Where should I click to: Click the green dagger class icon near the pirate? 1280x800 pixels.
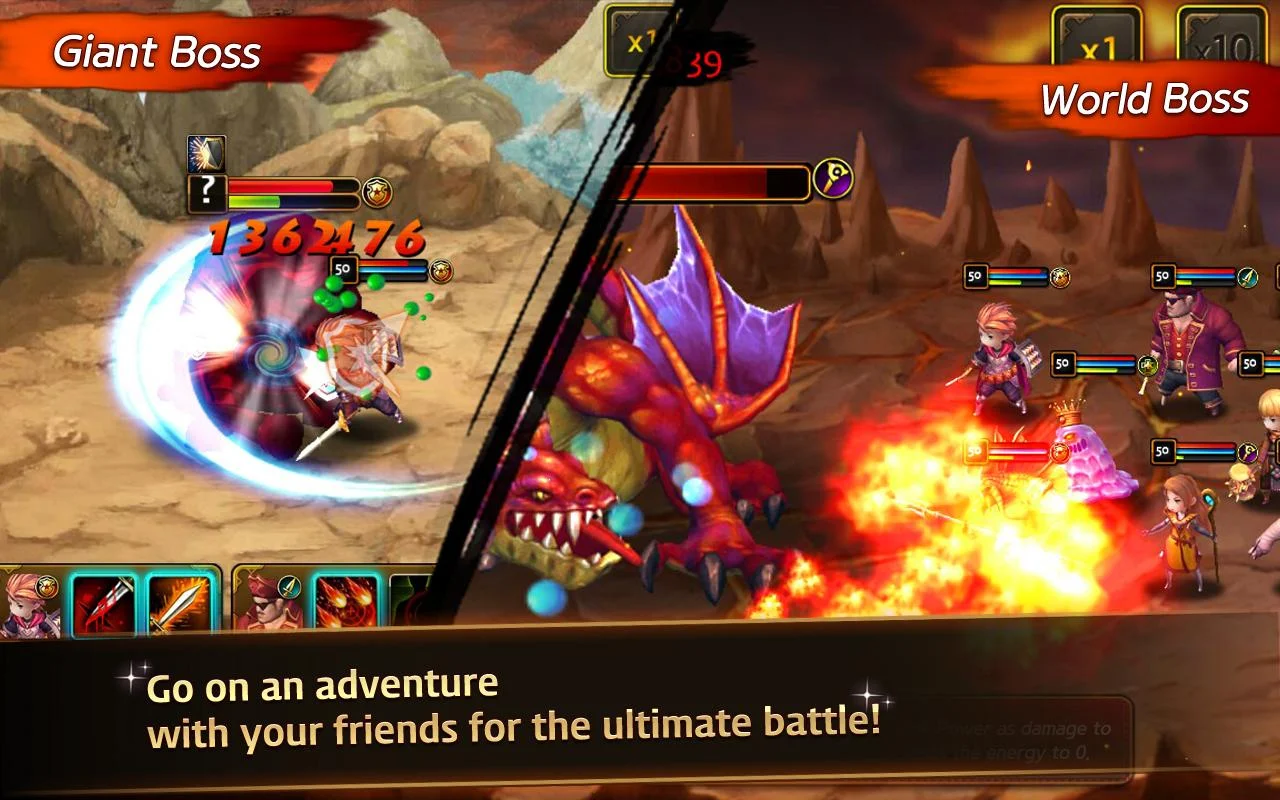click(x=1248, y=278)
